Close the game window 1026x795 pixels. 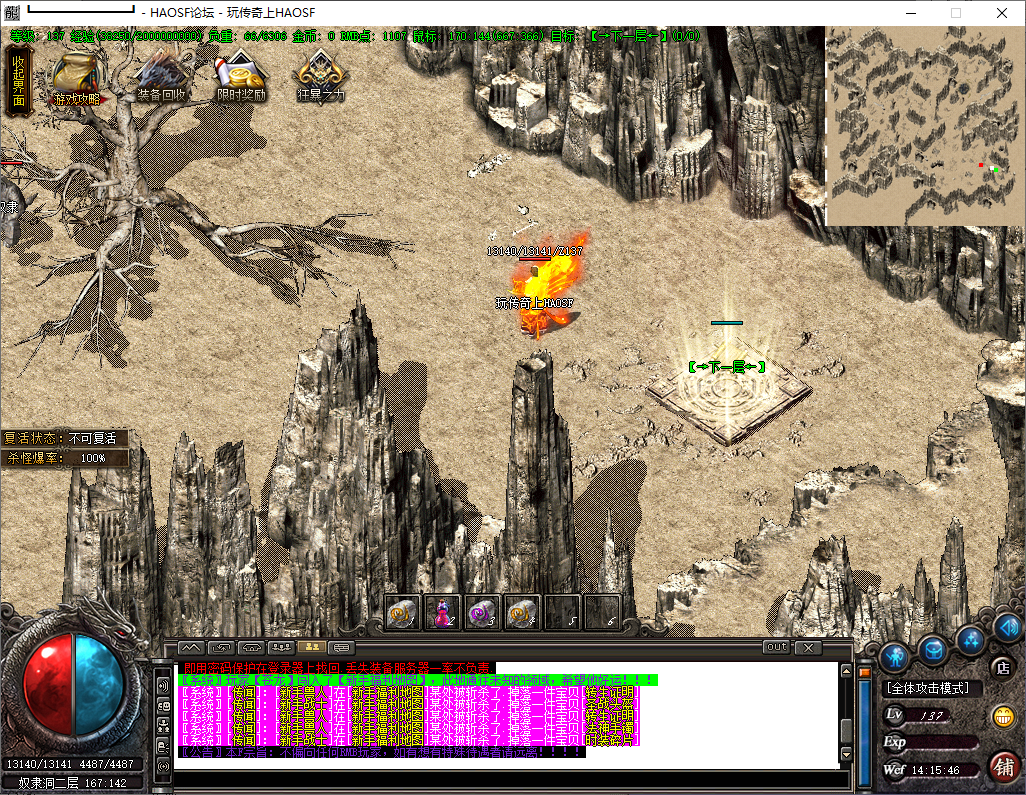click(1002, 13)
